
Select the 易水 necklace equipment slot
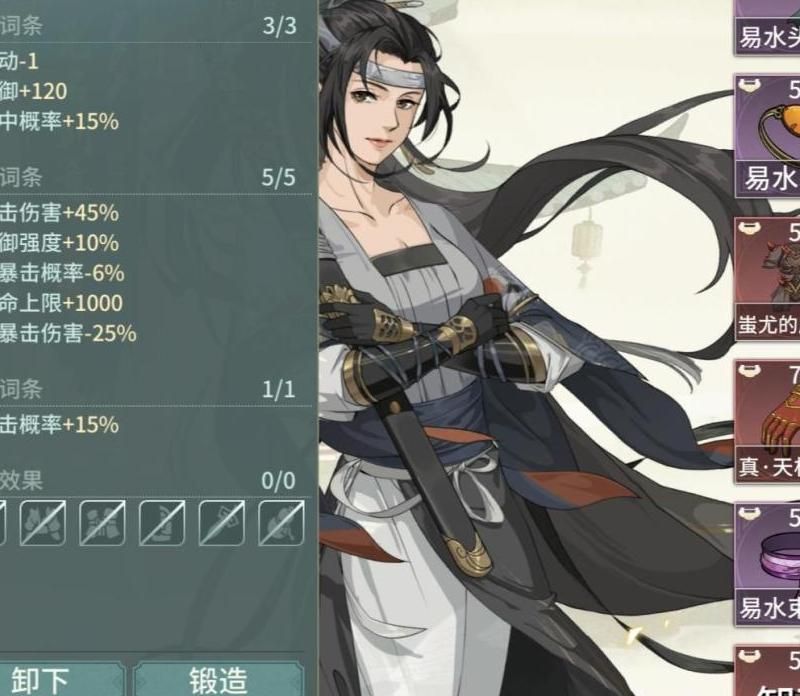click(x=768, y=137)
